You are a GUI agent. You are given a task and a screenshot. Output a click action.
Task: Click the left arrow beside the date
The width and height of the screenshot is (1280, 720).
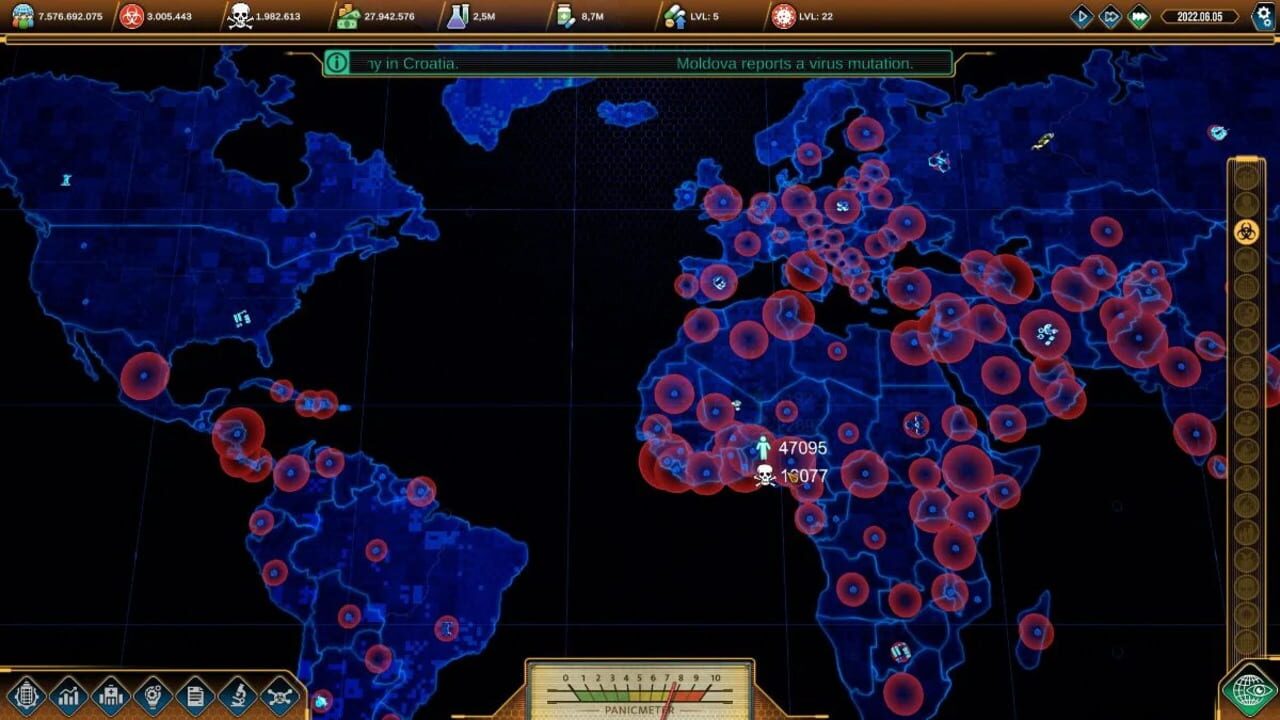click(x=1166, y=16)
